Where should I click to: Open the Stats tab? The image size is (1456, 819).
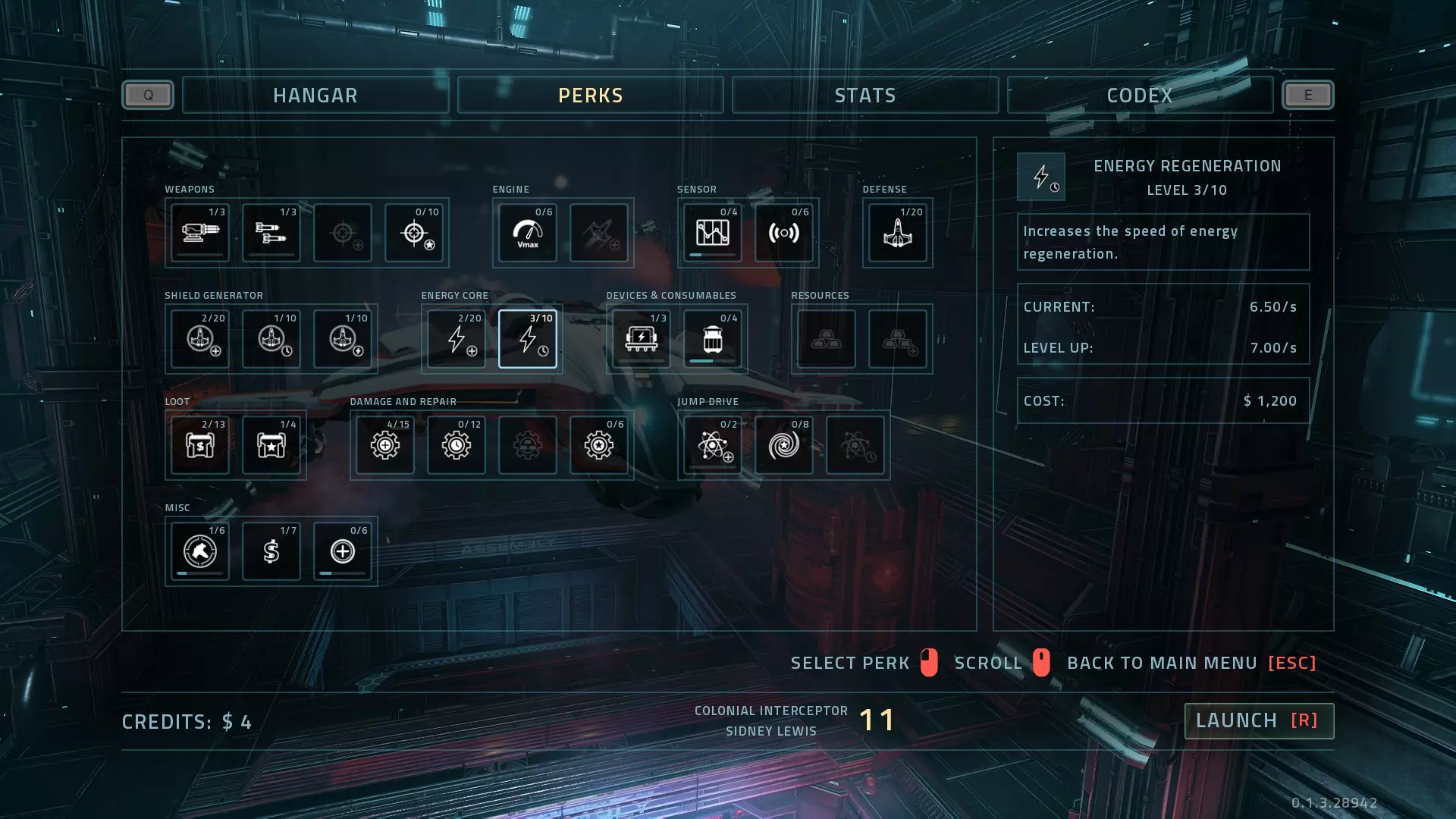tap(864, 96)
